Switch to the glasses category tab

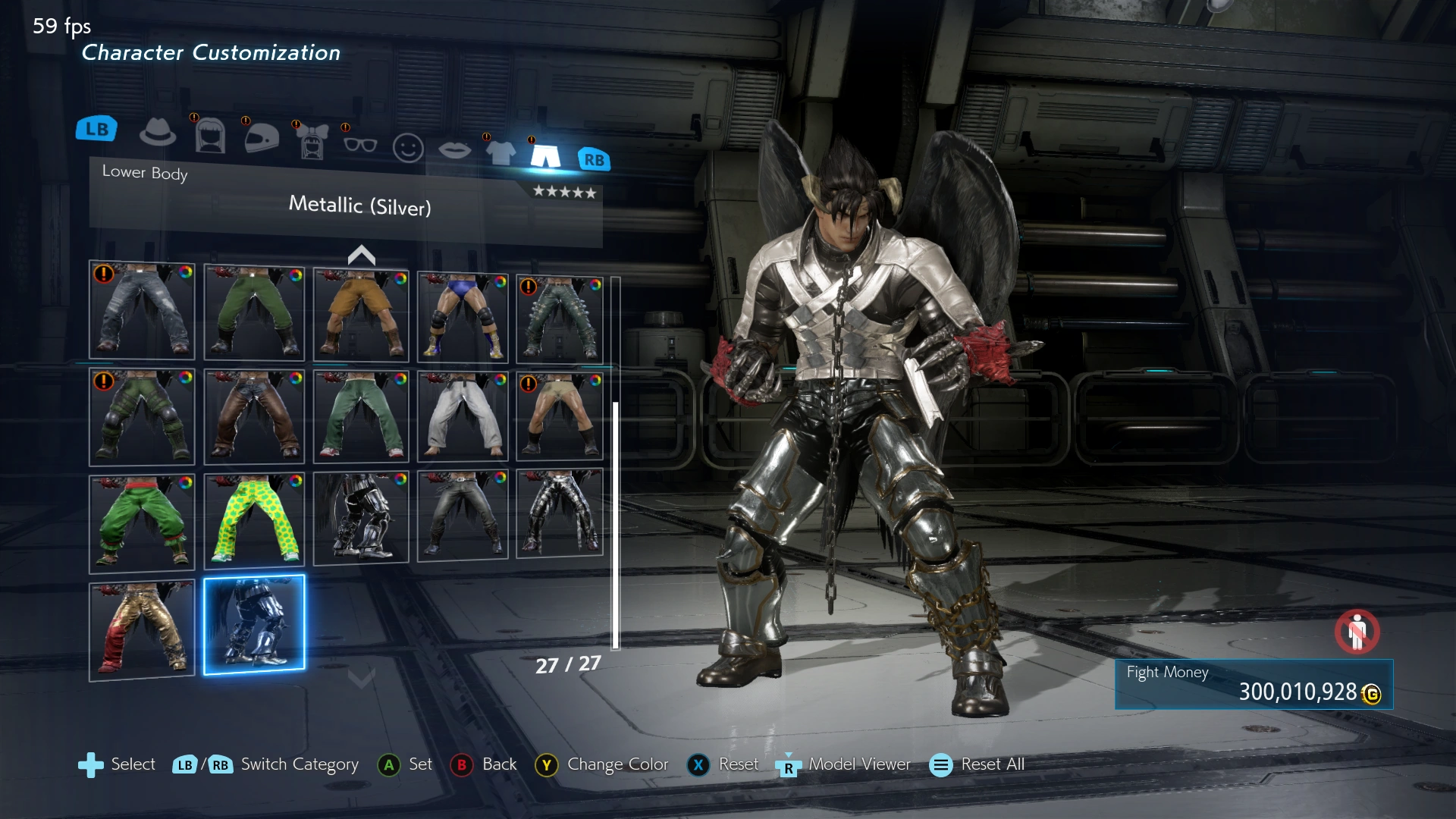(x=360, y=144)
